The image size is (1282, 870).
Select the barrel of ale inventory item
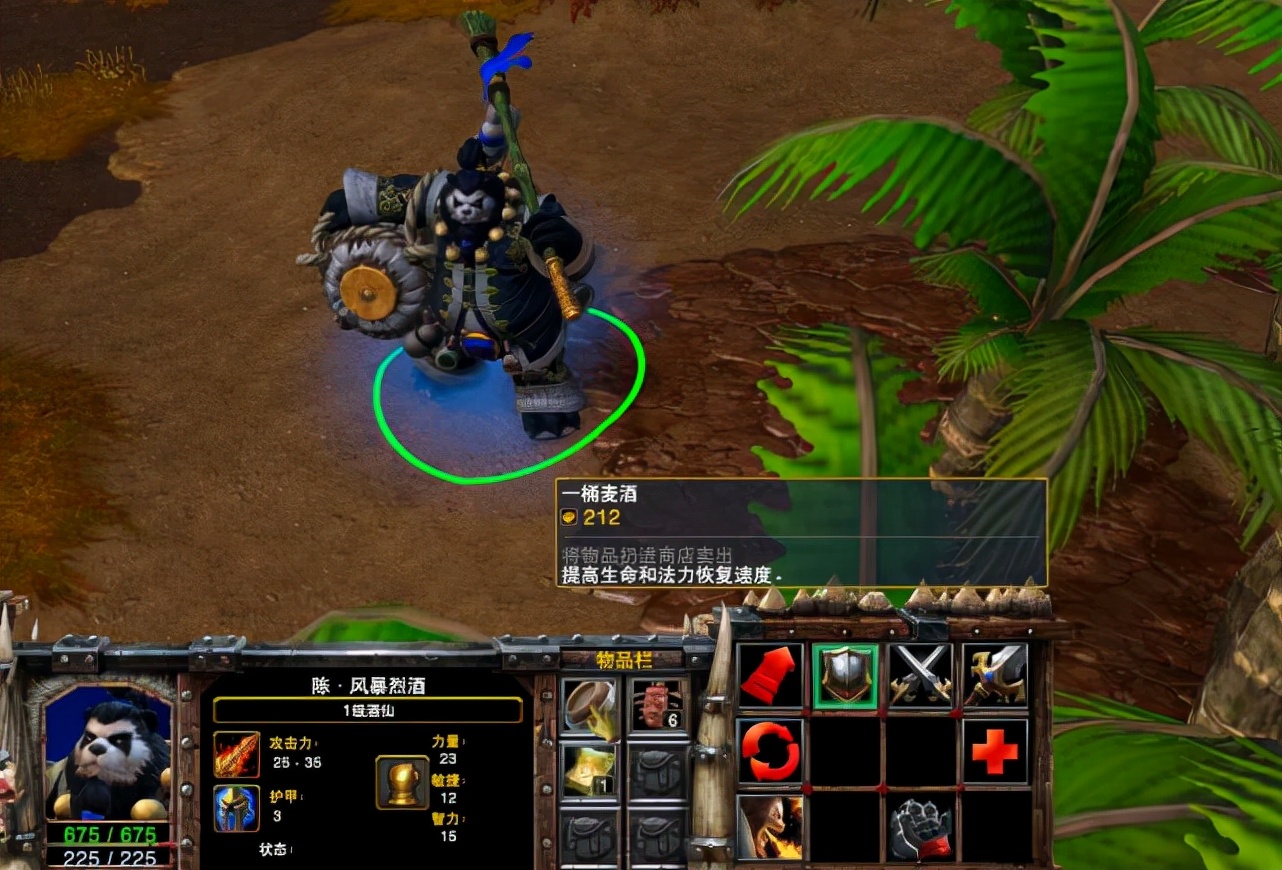[589, 707]
